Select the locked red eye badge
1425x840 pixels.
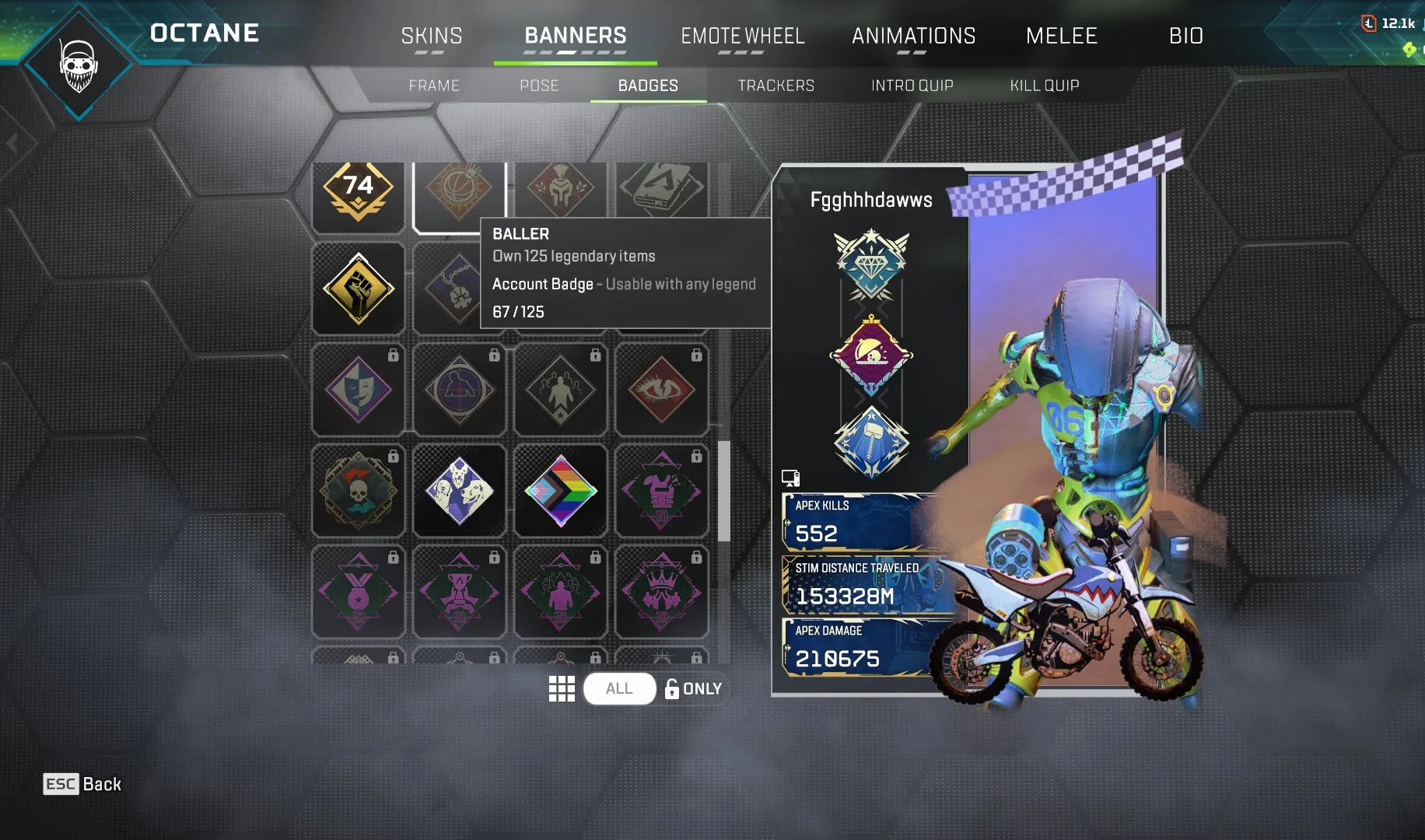click(x=661, y=388)
